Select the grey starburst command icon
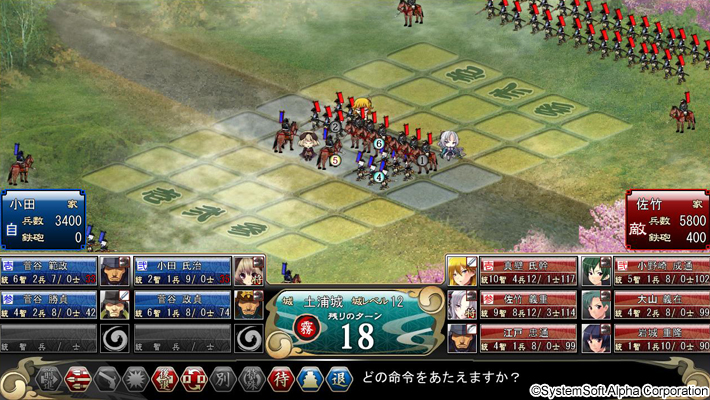Screen dimensions: 710x400 (134, 380)
